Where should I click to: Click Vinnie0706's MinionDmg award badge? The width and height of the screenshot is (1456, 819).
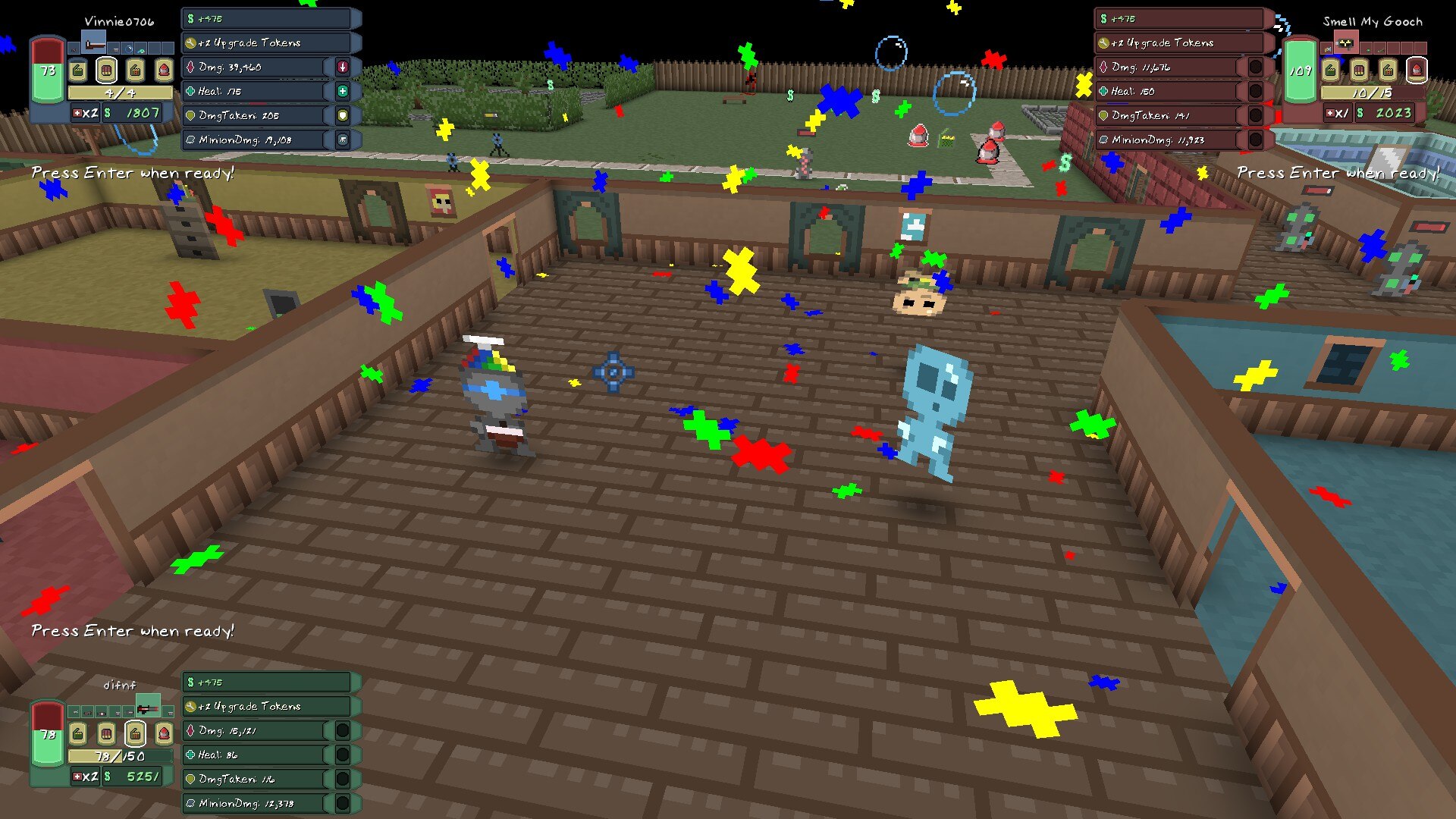(343, 140)
